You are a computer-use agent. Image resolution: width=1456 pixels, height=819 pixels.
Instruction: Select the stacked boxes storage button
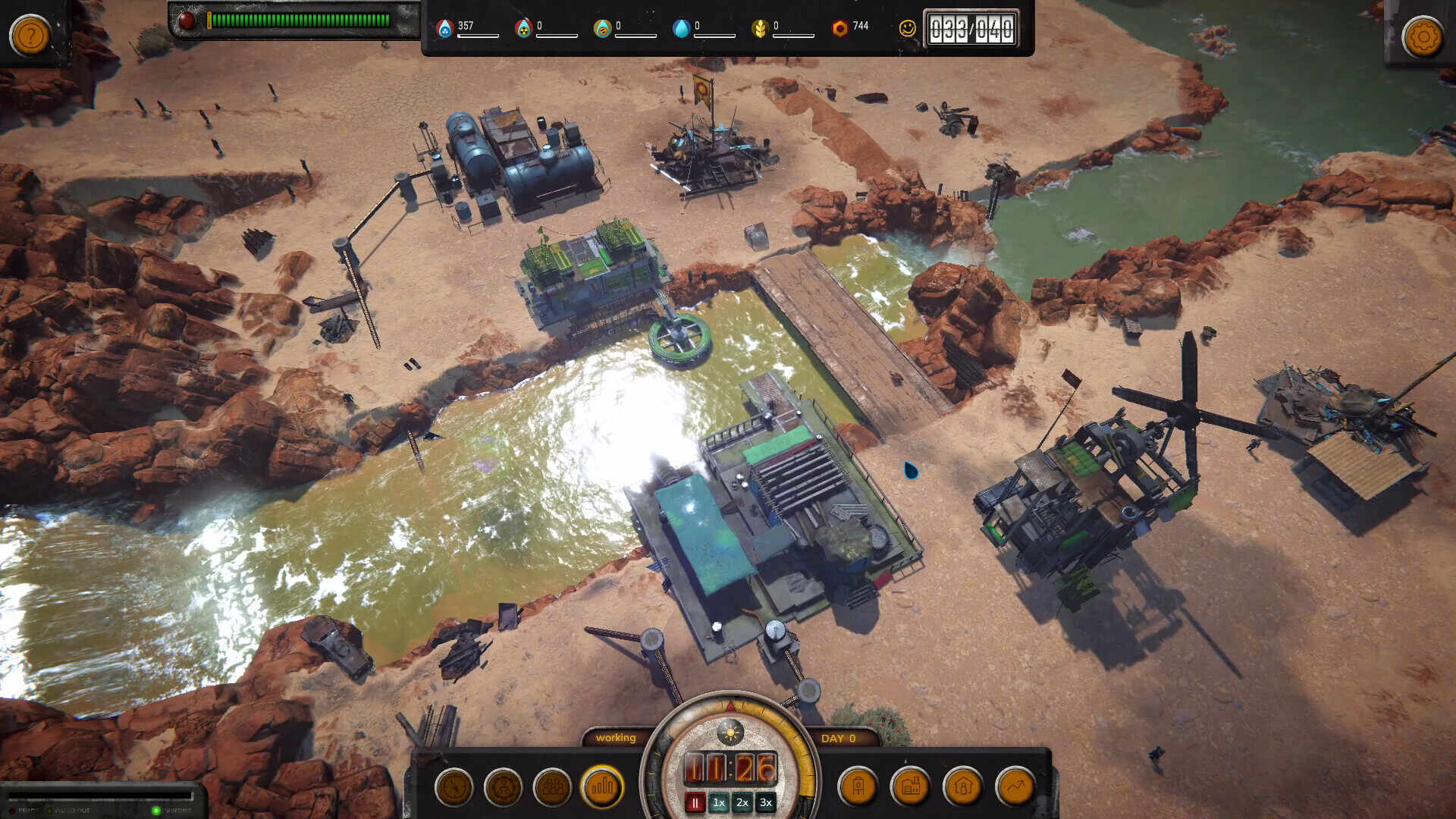click(552, 787)
